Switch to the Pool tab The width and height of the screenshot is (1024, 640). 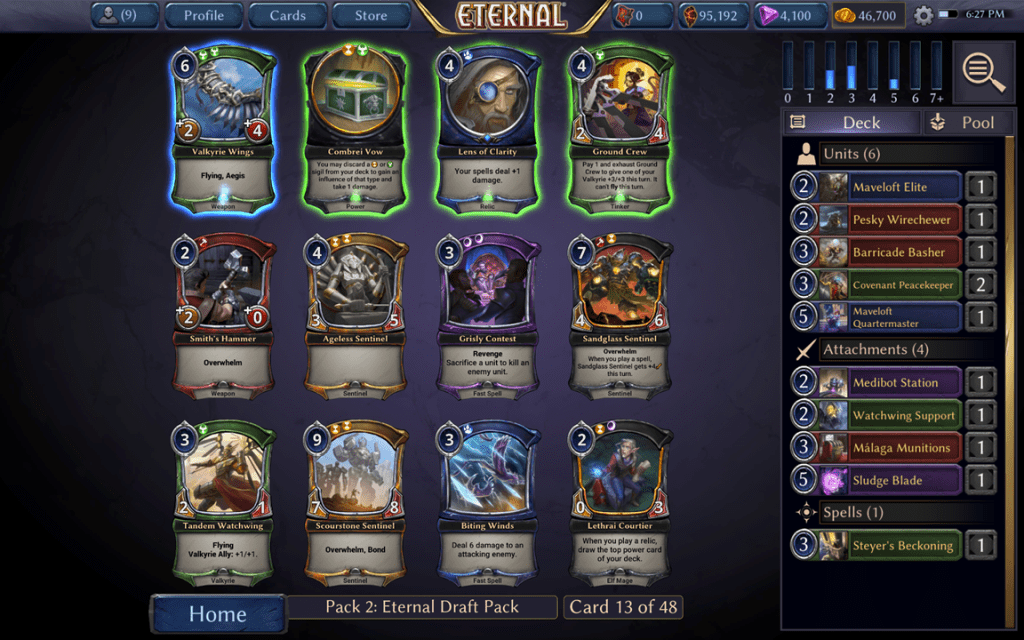click(967, 122)
